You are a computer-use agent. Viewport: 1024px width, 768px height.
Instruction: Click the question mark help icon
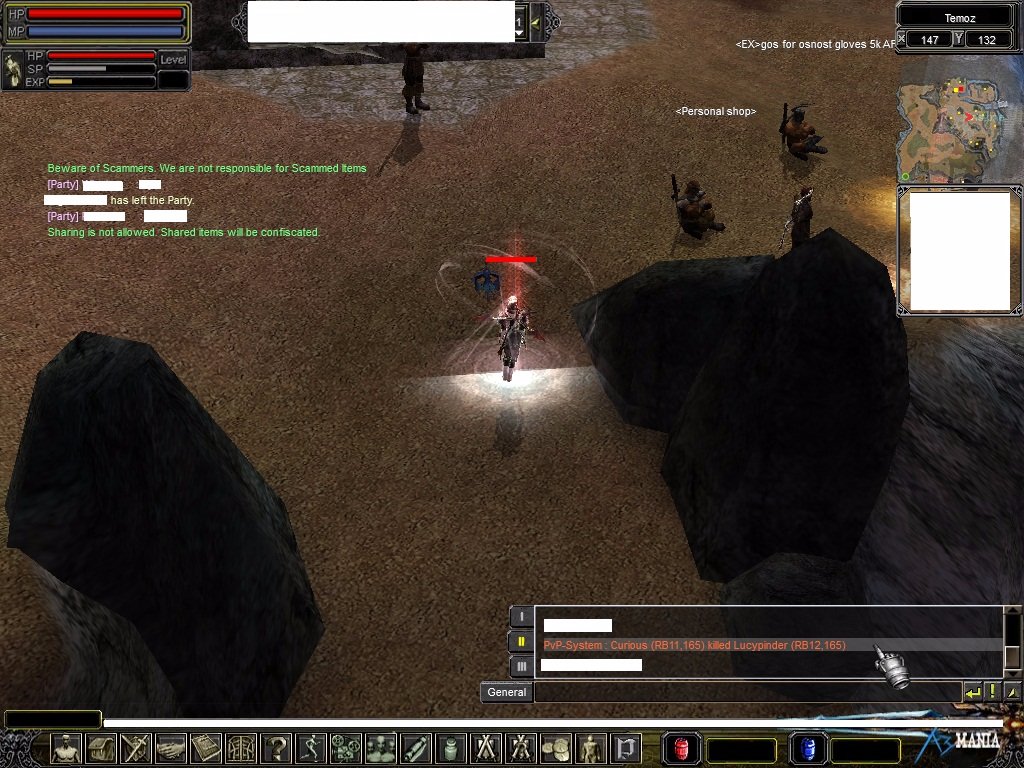276,748
